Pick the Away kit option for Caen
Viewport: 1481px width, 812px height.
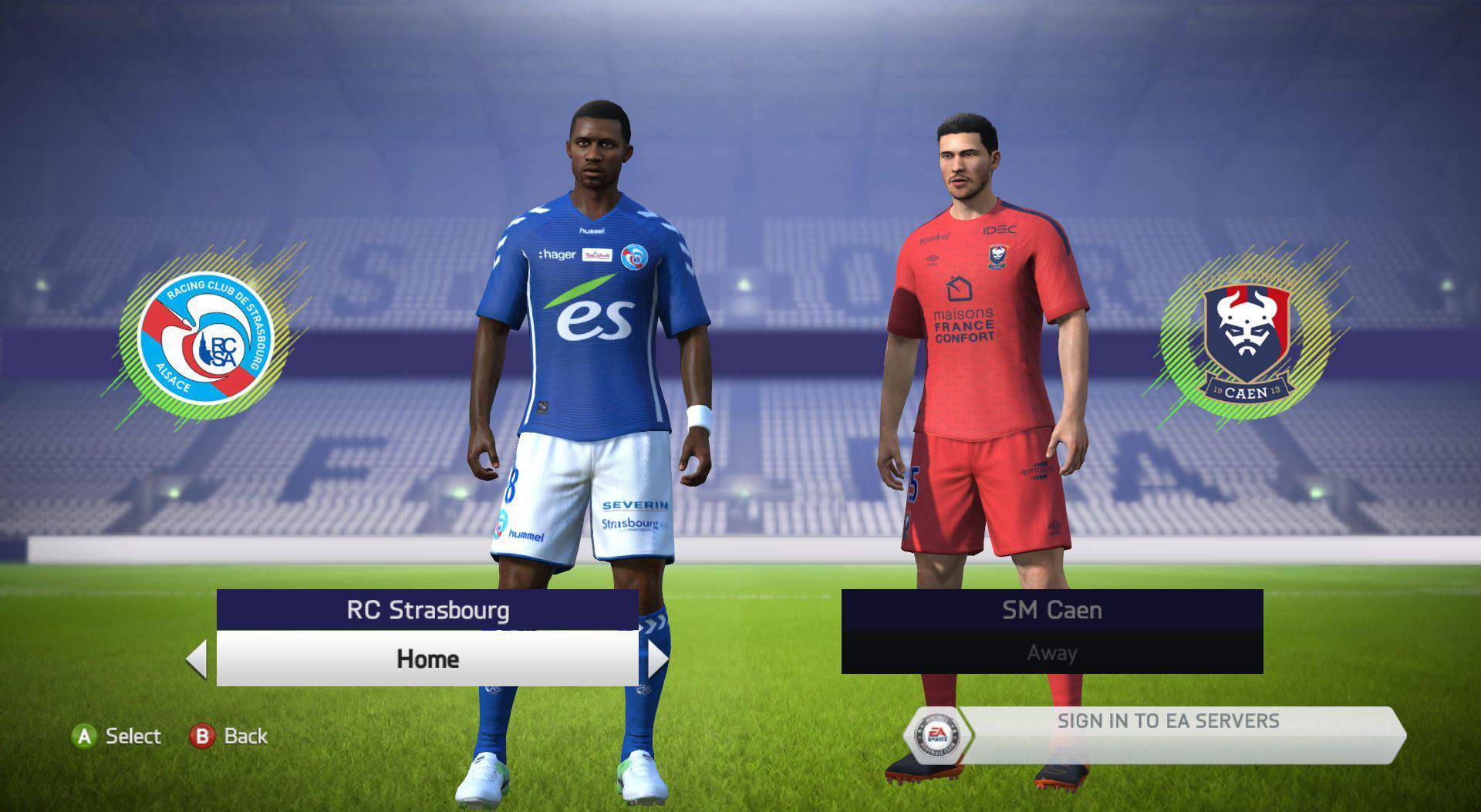point(1051,653)
